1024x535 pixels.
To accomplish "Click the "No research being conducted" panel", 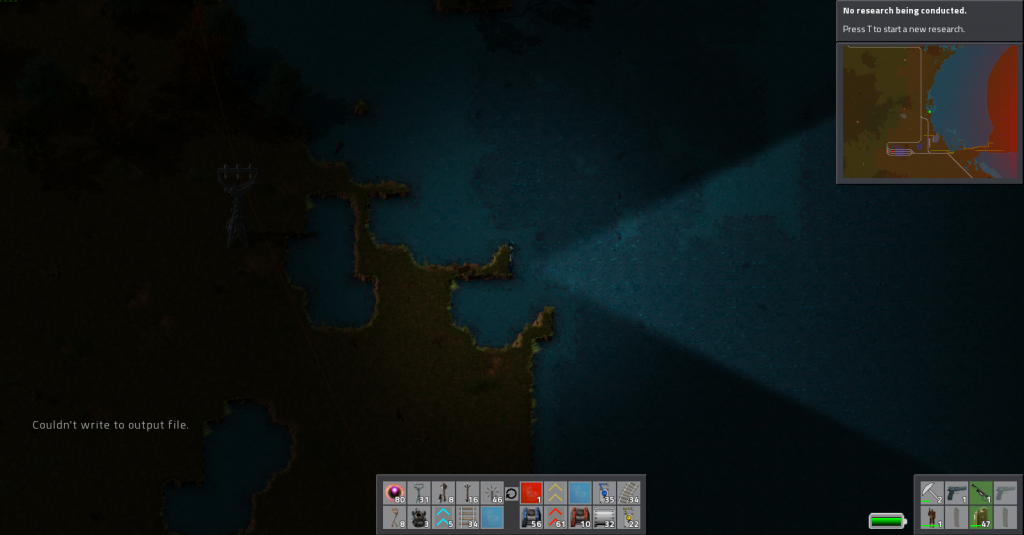I will point(929,20).
